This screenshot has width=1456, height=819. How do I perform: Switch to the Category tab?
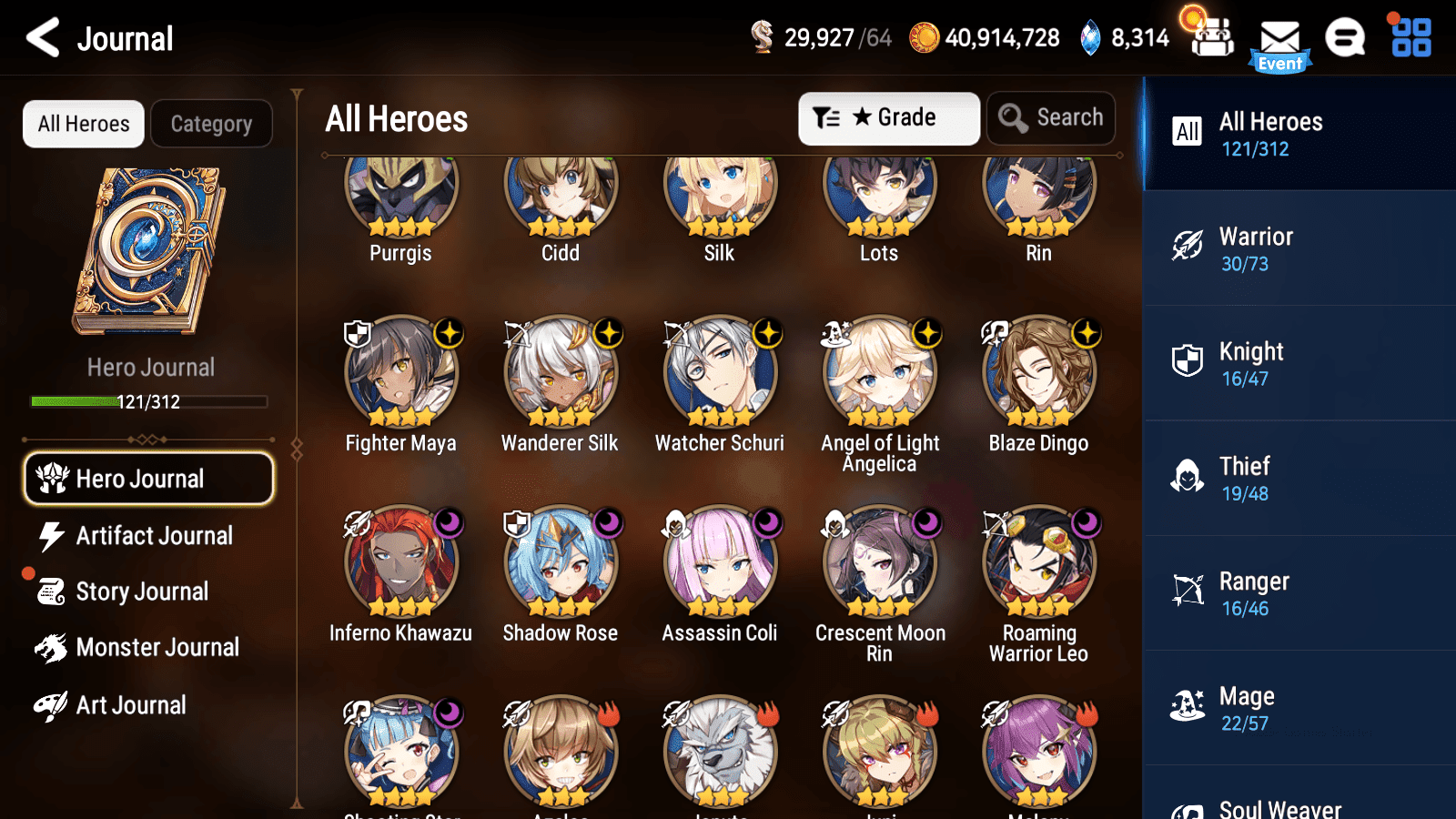[x=211, y=124]
